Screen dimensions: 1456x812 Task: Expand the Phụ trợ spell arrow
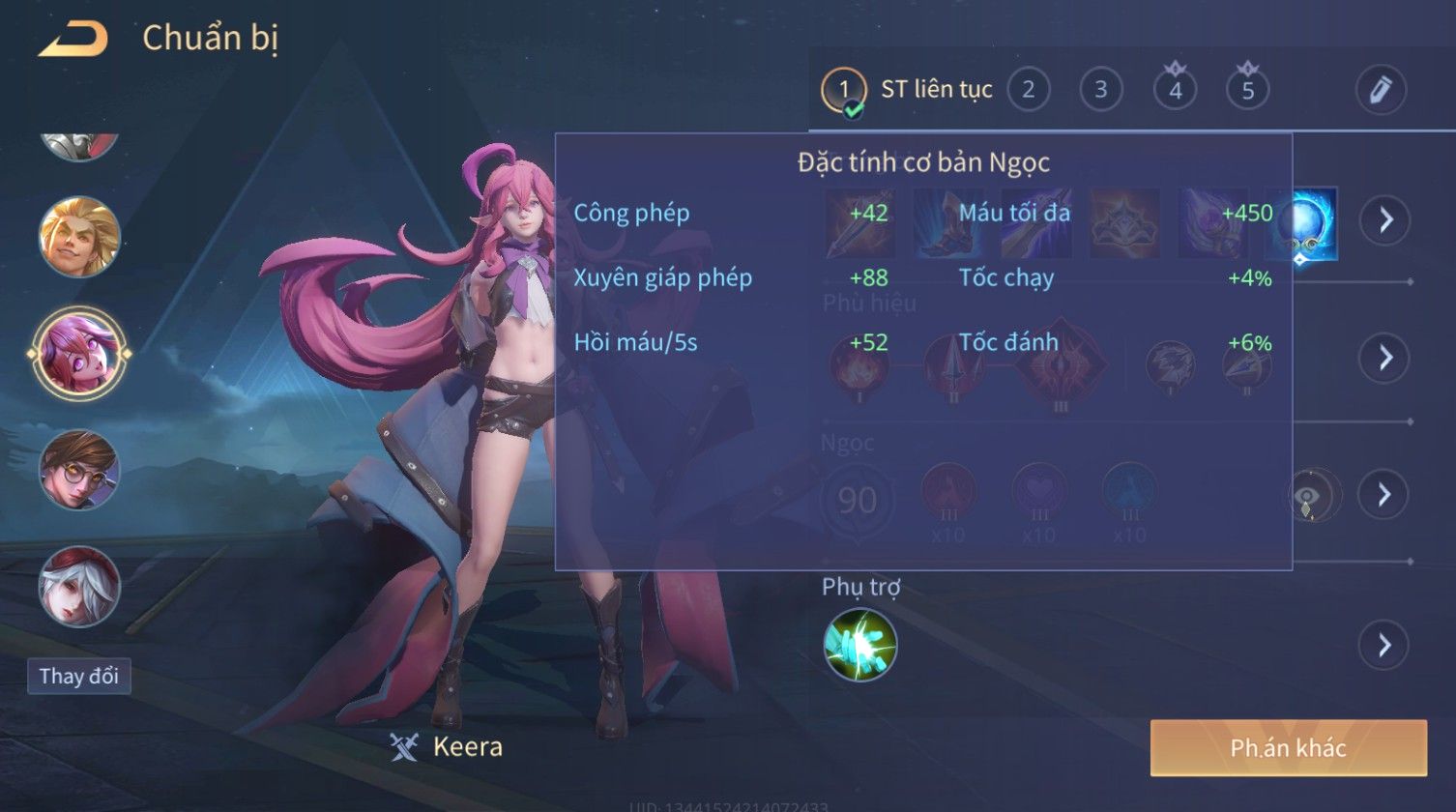(1383, 645)
